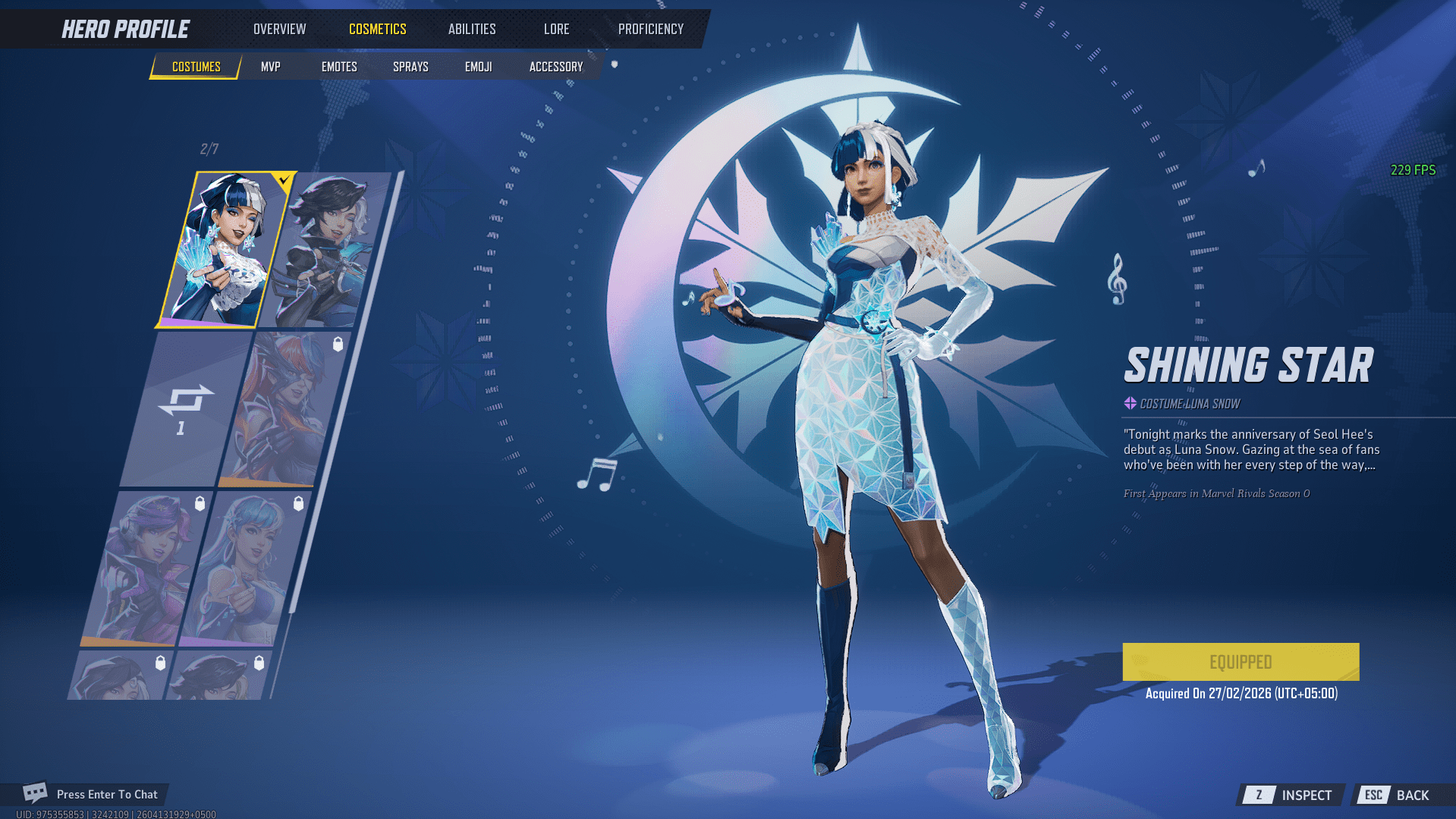Open the Accessory sub-tab

click(x=555, y=67)
